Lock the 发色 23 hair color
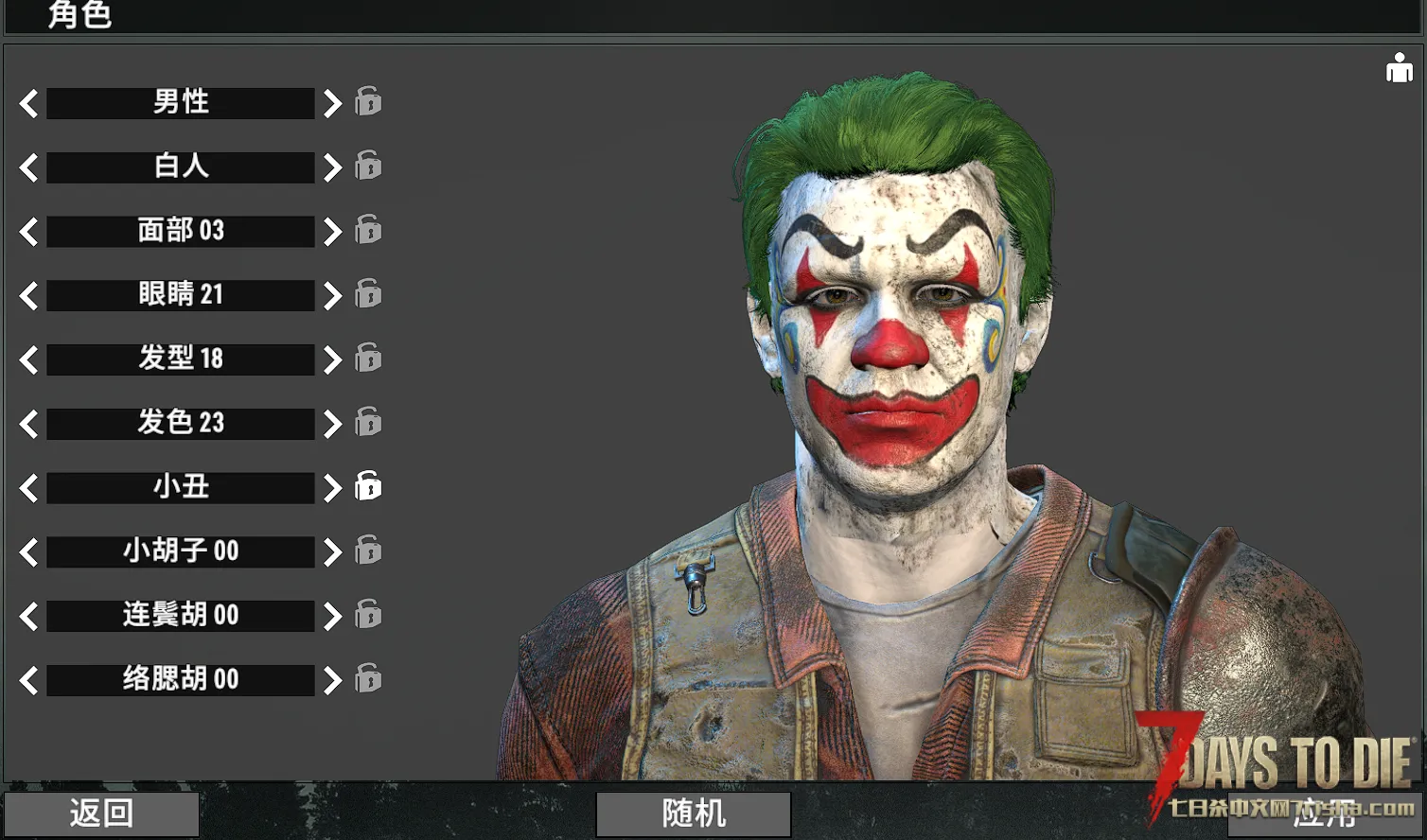 368,422
